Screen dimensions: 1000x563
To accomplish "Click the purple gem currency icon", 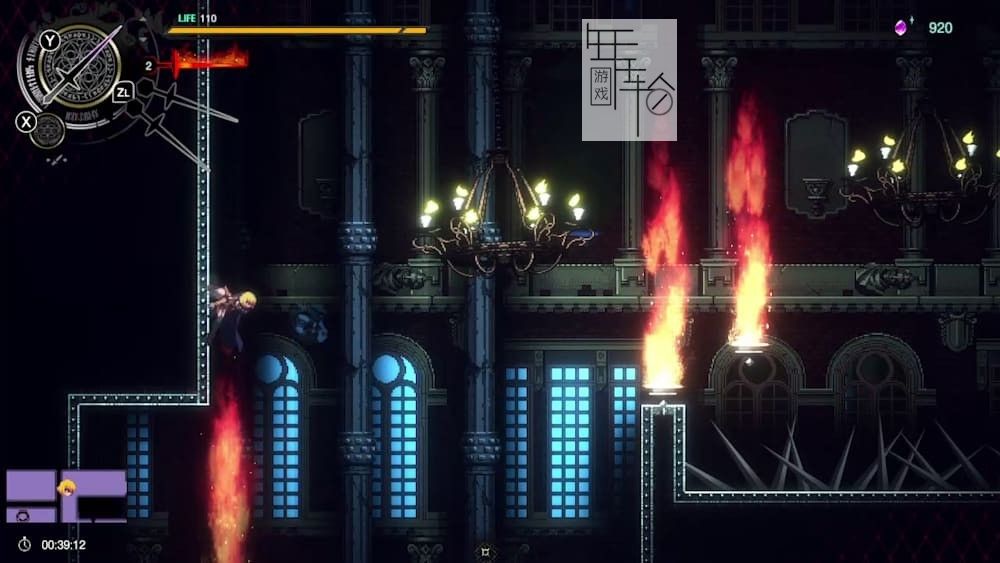I will point(901,27).
